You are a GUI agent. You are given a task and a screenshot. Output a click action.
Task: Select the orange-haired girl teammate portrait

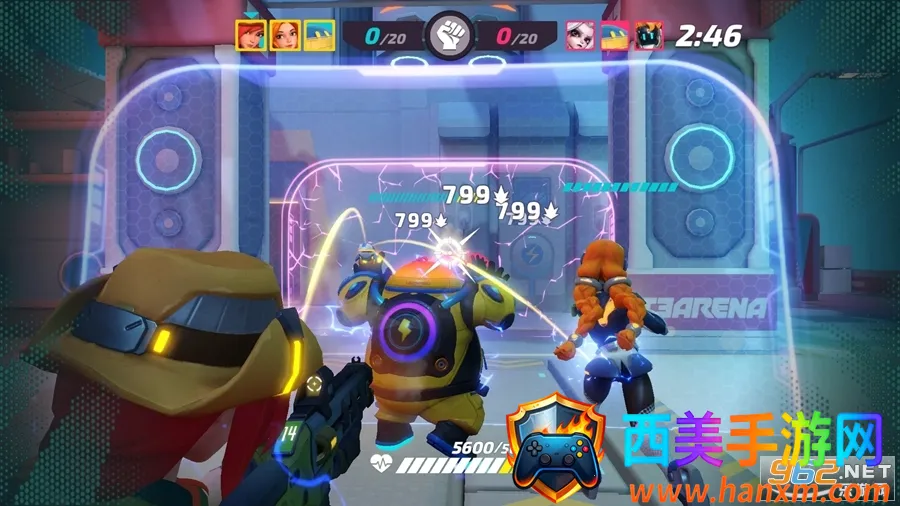(x=285, y=35)
